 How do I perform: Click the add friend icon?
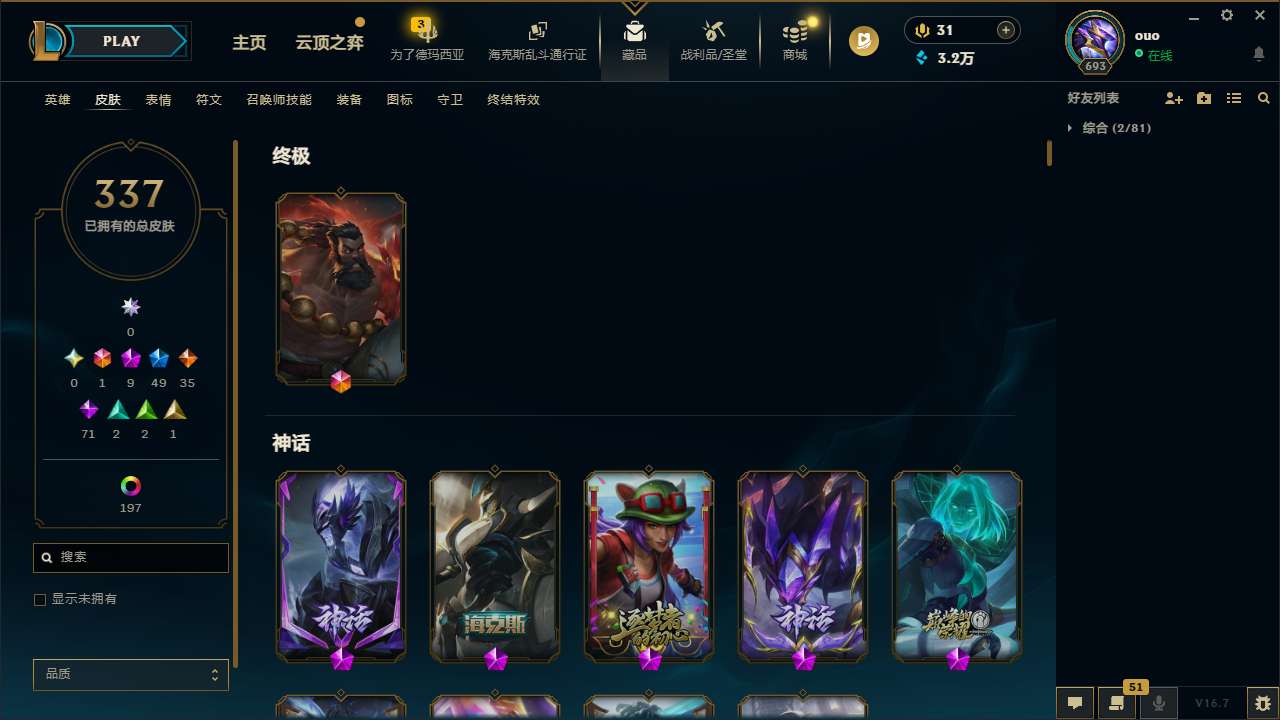pos(1174,98)
